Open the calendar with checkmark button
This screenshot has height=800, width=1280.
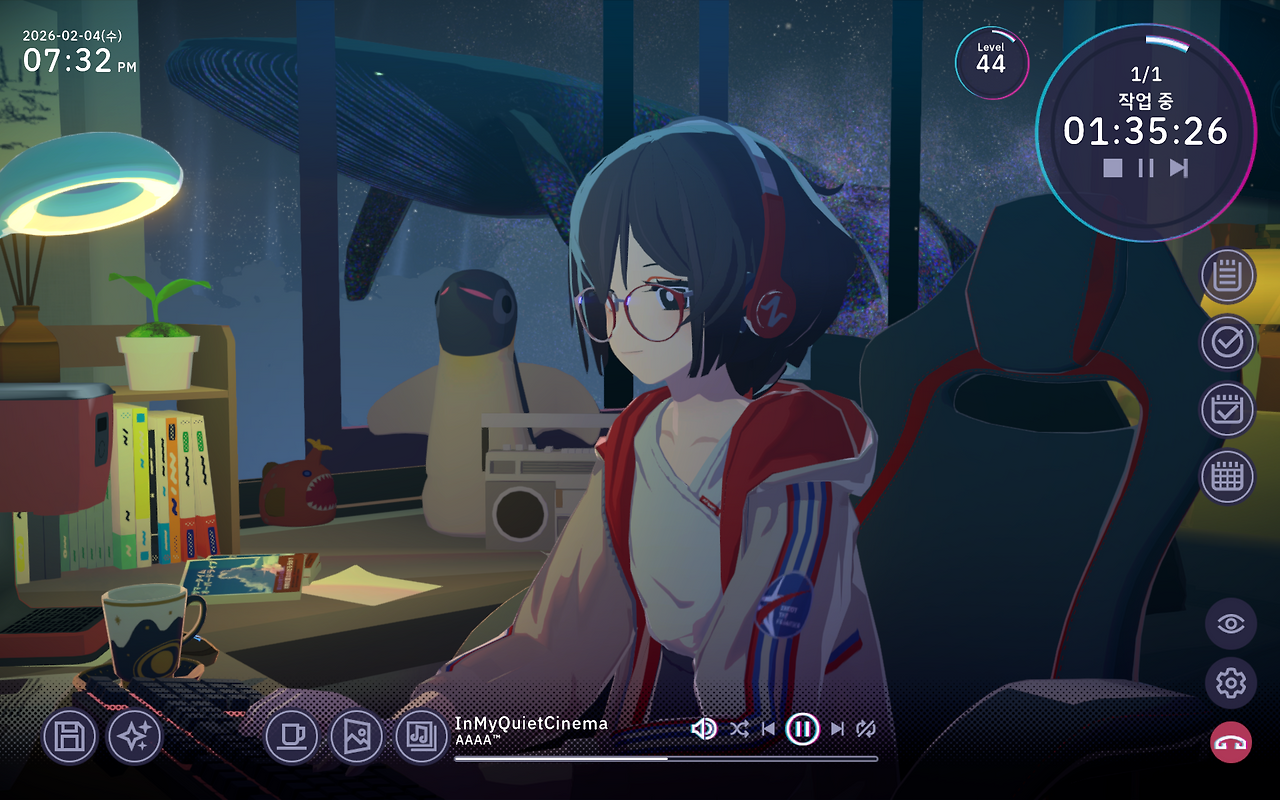1227,410
